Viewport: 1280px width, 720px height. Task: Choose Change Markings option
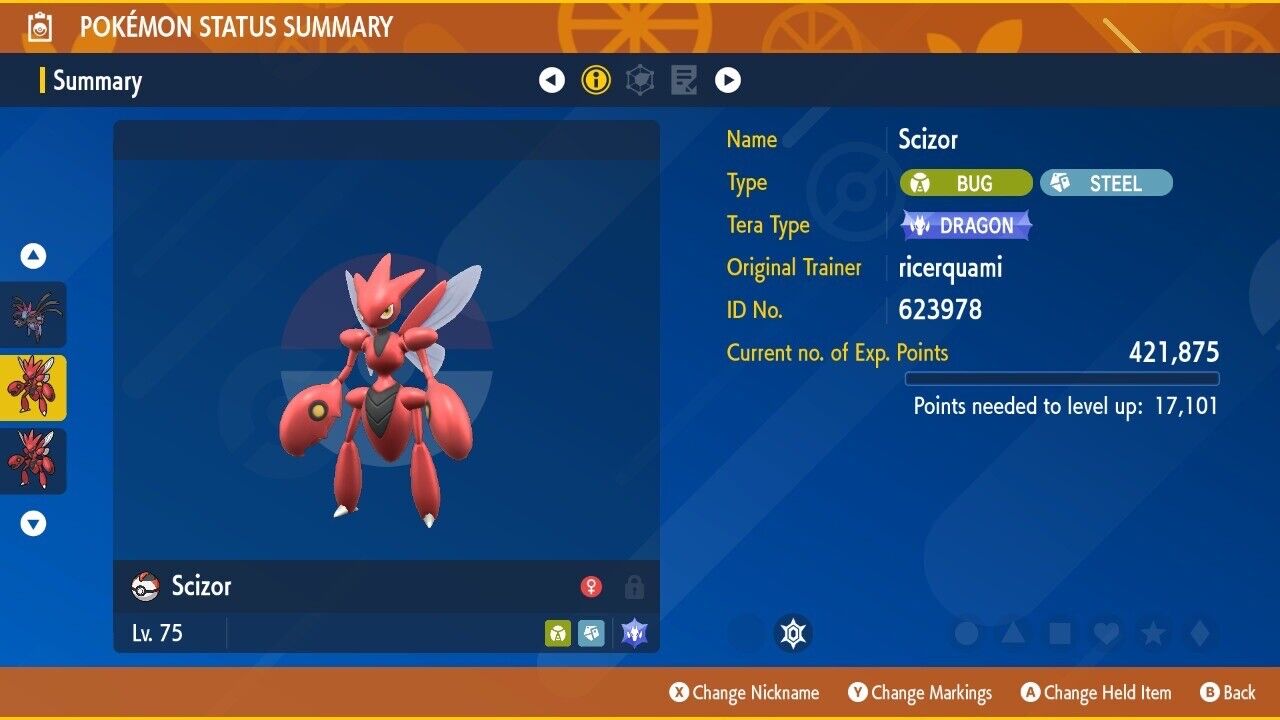pos(920,693)
